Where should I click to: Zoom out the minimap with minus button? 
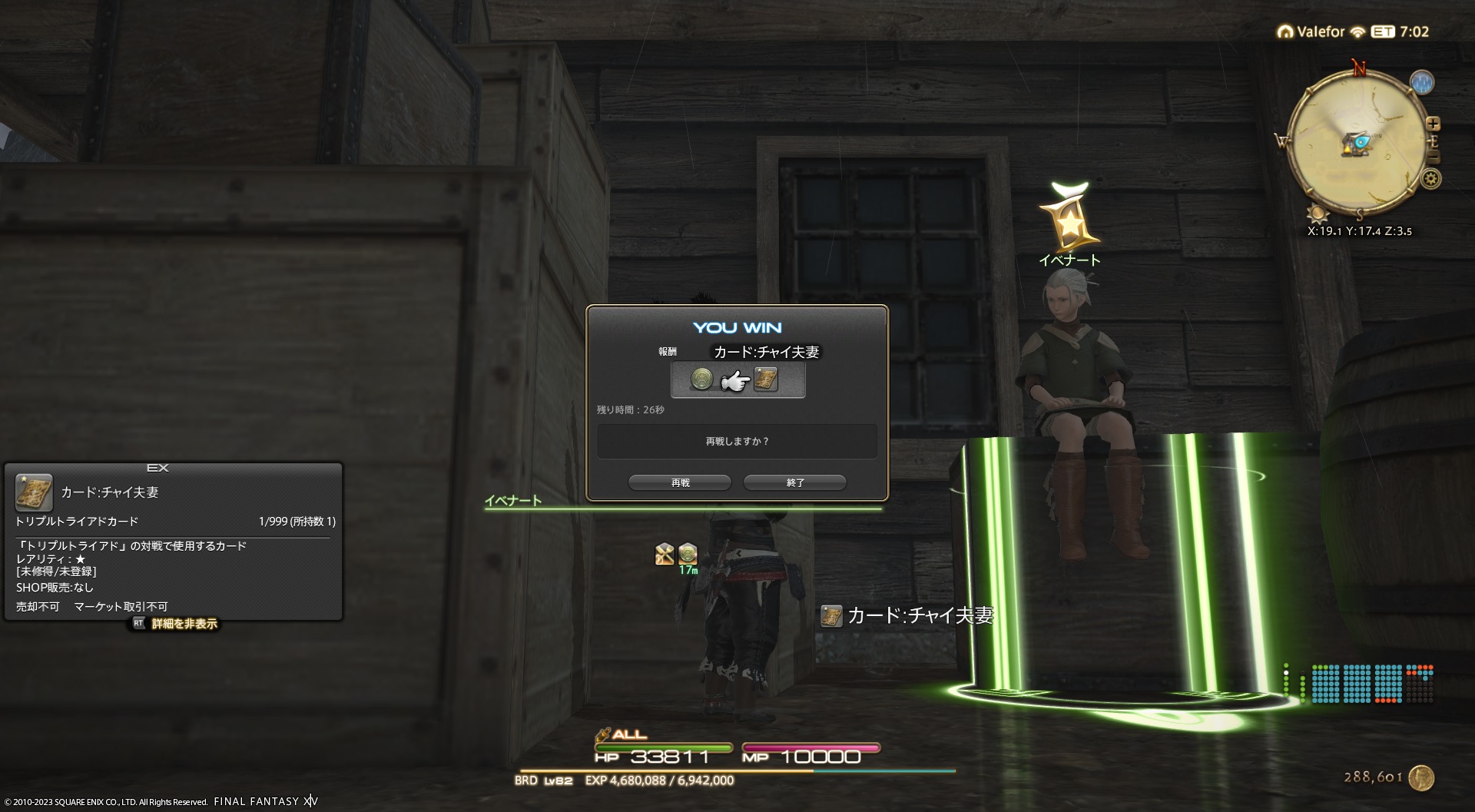tap(1433, 157)
